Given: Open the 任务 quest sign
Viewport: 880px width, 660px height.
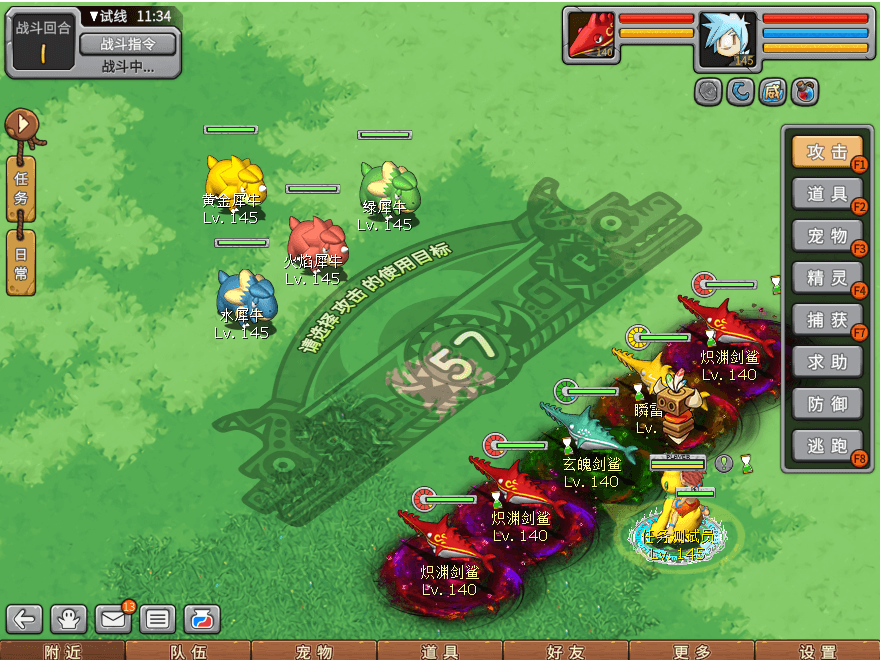Looking at the screenshot, I should 21,185.
